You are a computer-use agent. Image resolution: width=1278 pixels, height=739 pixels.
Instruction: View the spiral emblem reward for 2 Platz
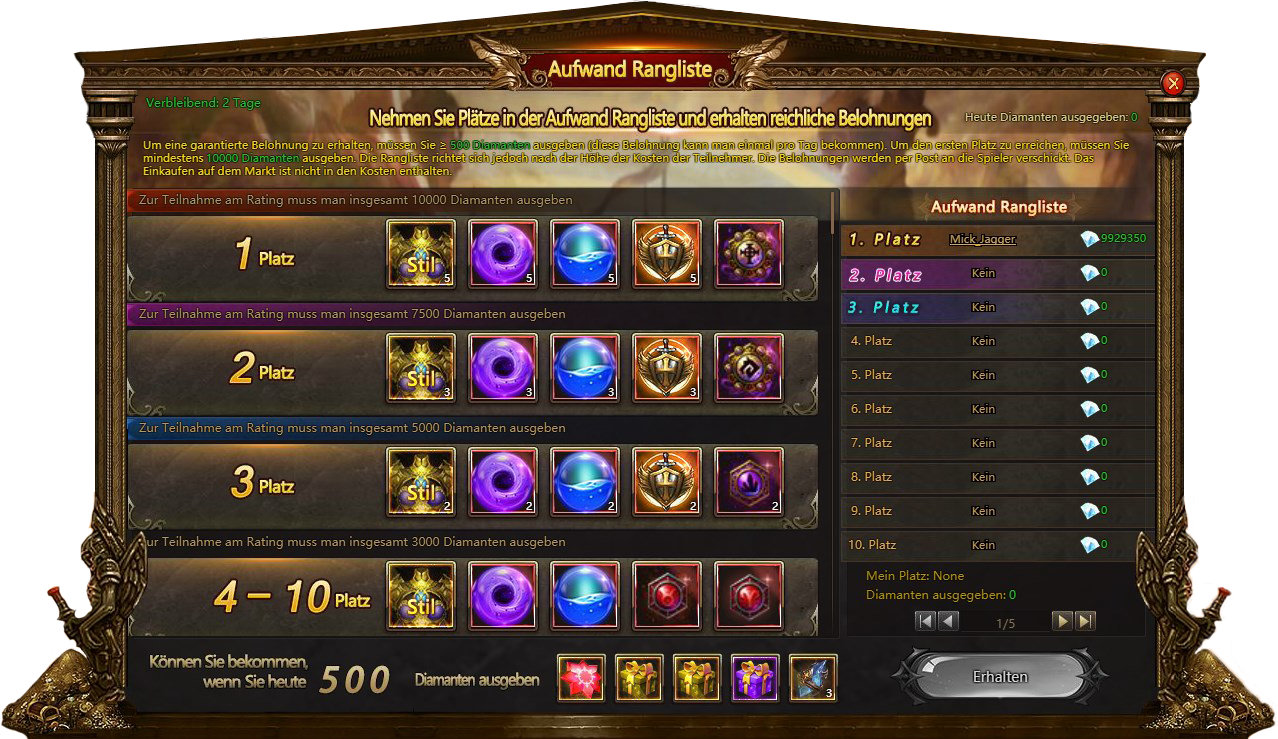click(749, 368)
